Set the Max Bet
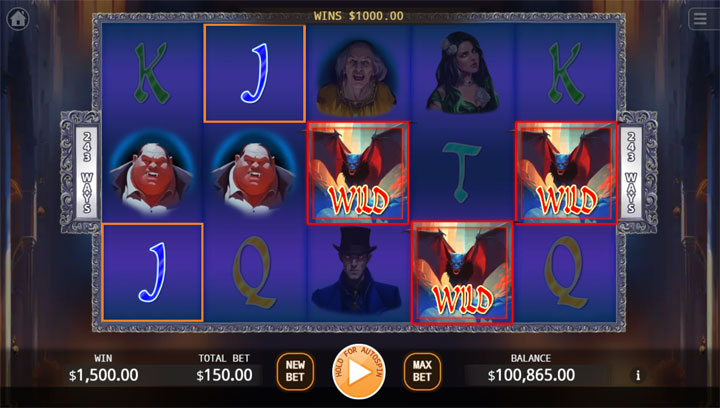Viewport: 720px width, 408px height. point(422,371)
